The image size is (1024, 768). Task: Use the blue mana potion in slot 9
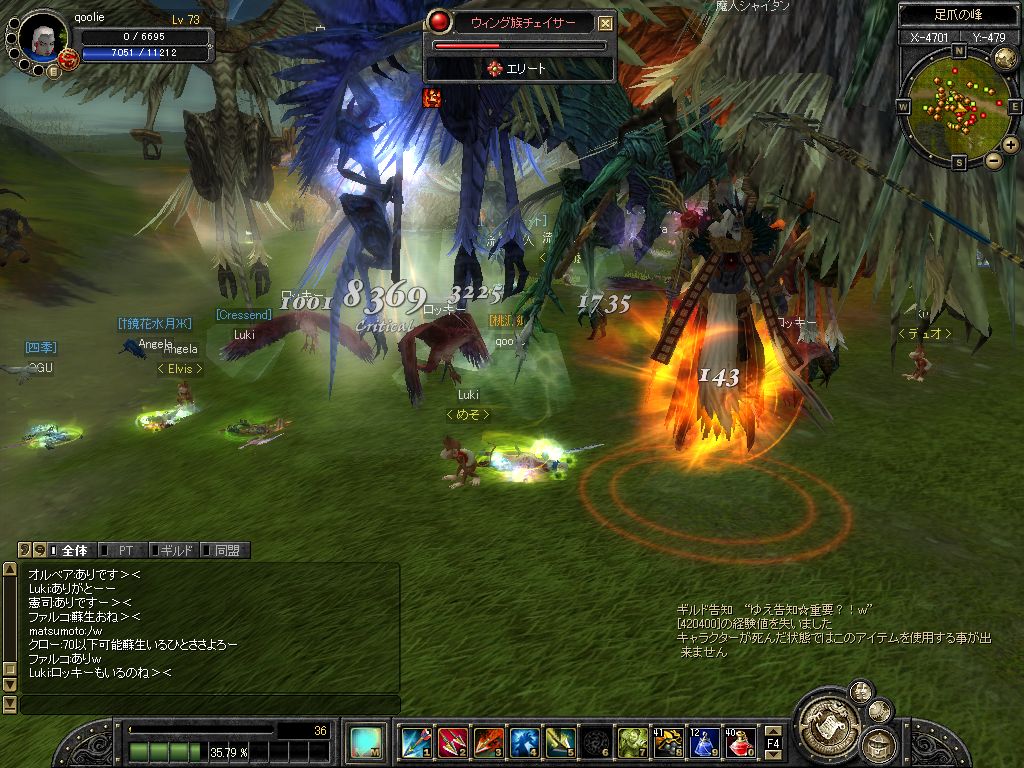tap(704, 742)
